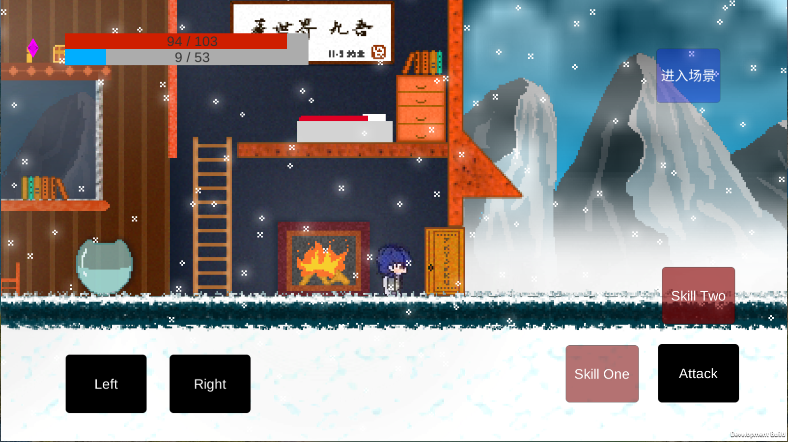Image resolution: width=788 pixels, height=442 pixels.
Task: Click the blue 进入场景 button
Action: [688, 75]
